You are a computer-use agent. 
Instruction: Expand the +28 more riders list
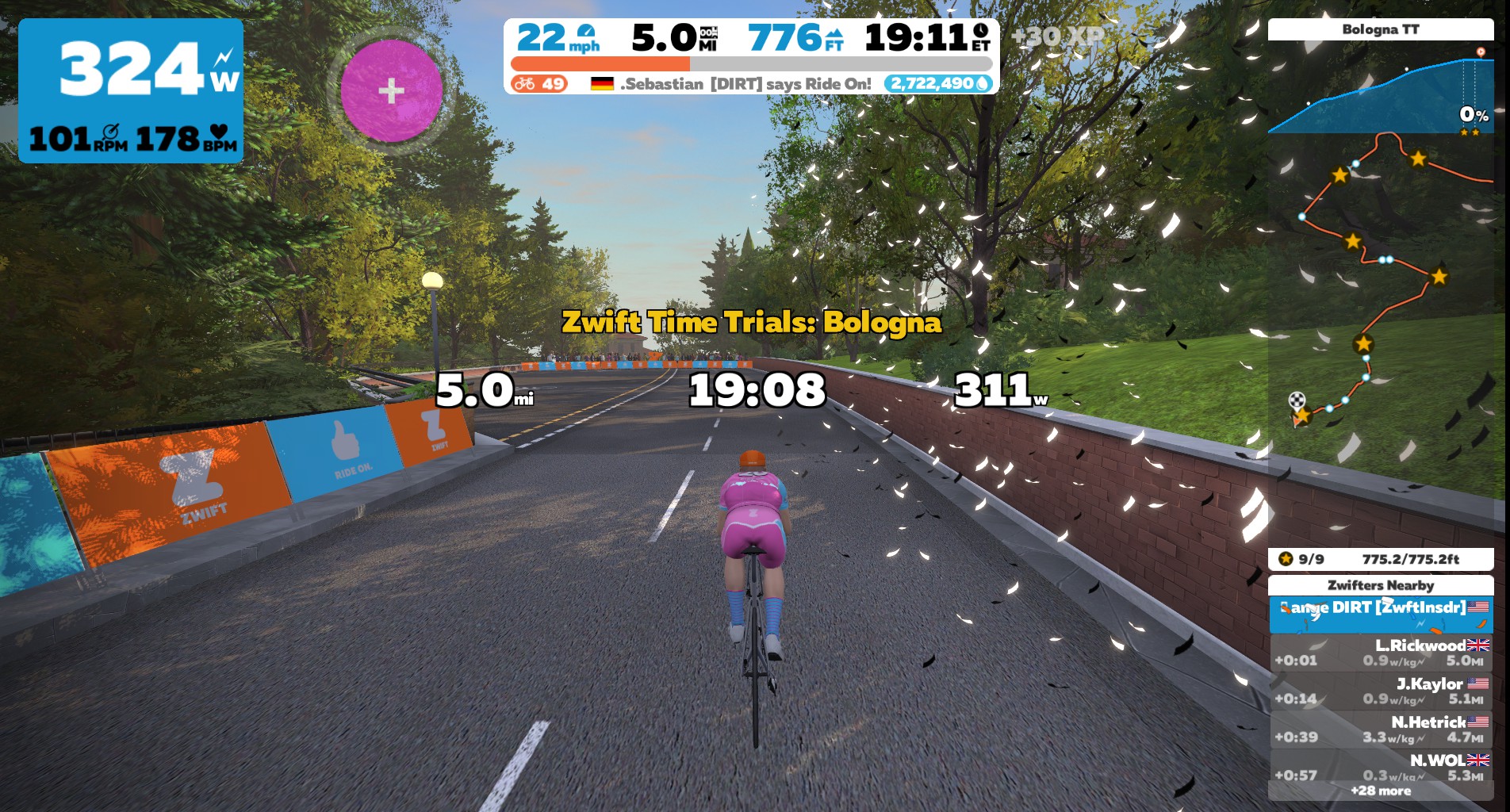[x=1380, y=791]
